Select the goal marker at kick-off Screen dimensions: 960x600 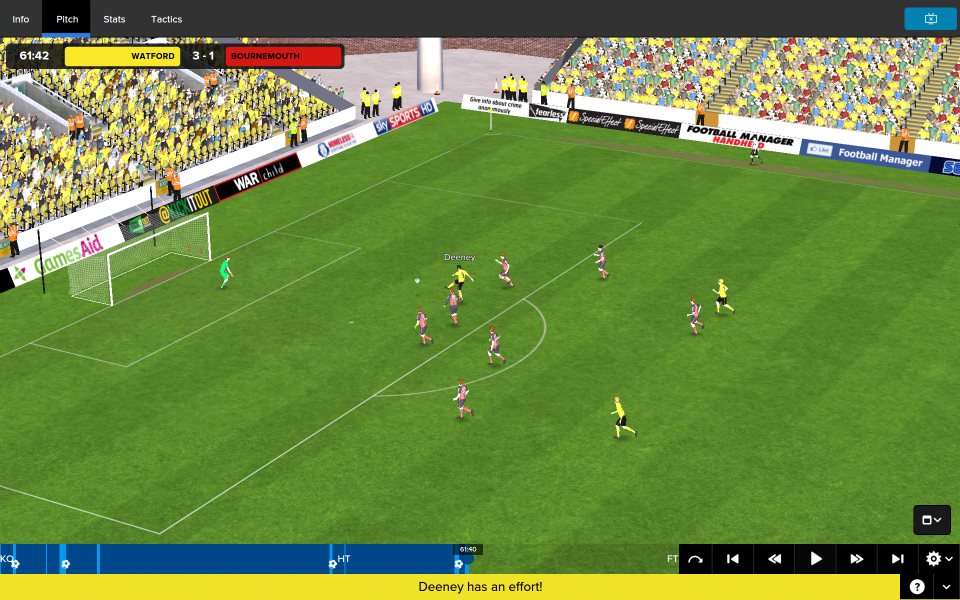pos(15,565)
